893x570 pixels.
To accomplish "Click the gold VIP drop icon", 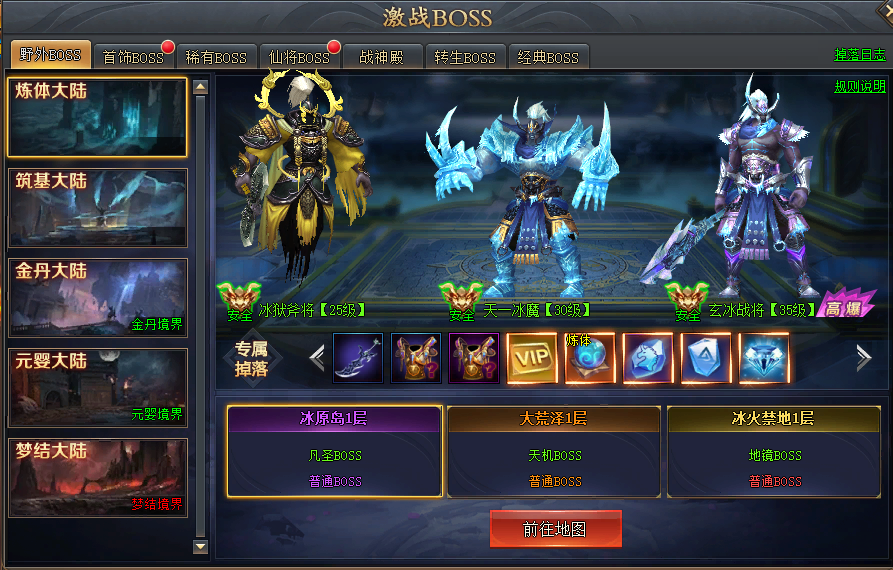I will coord(532,358).
